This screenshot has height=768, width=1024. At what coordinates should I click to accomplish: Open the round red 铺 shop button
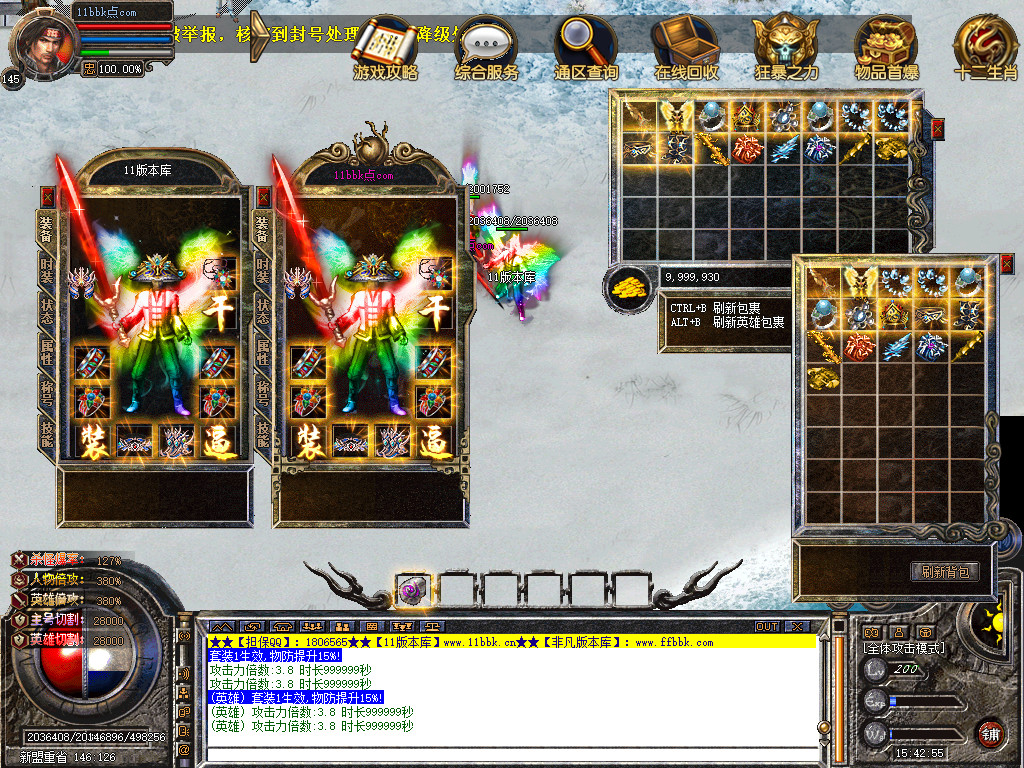(990, 733)
